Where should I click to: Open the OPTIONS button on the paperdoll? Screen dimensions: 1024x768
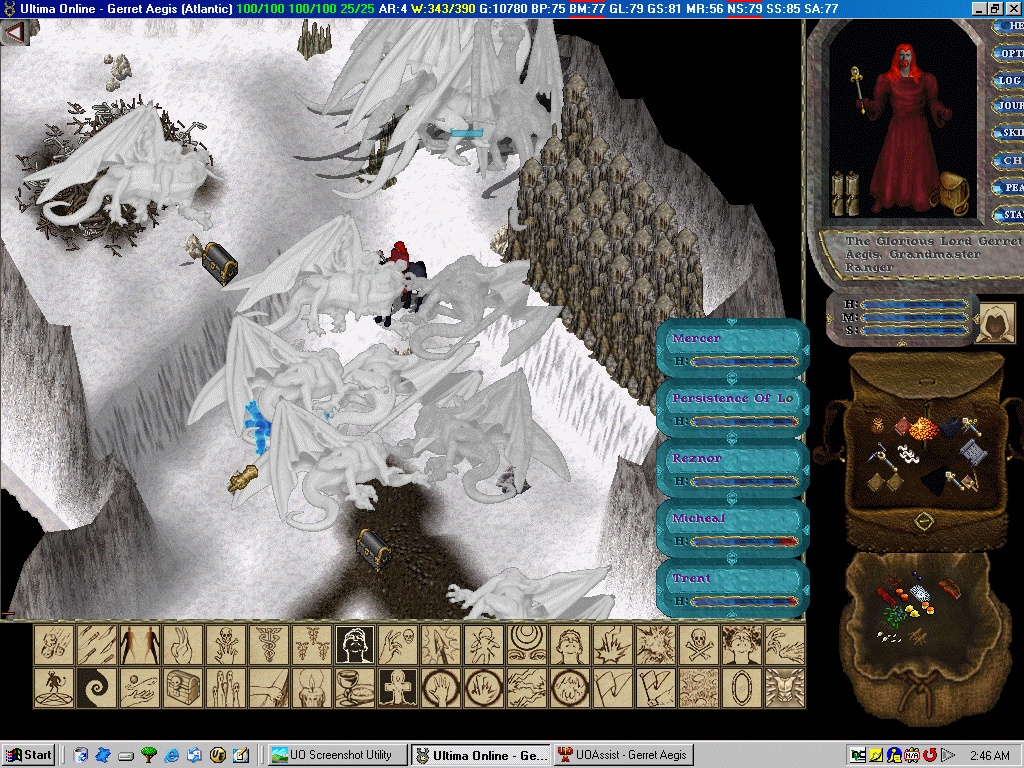point(1010,54)
